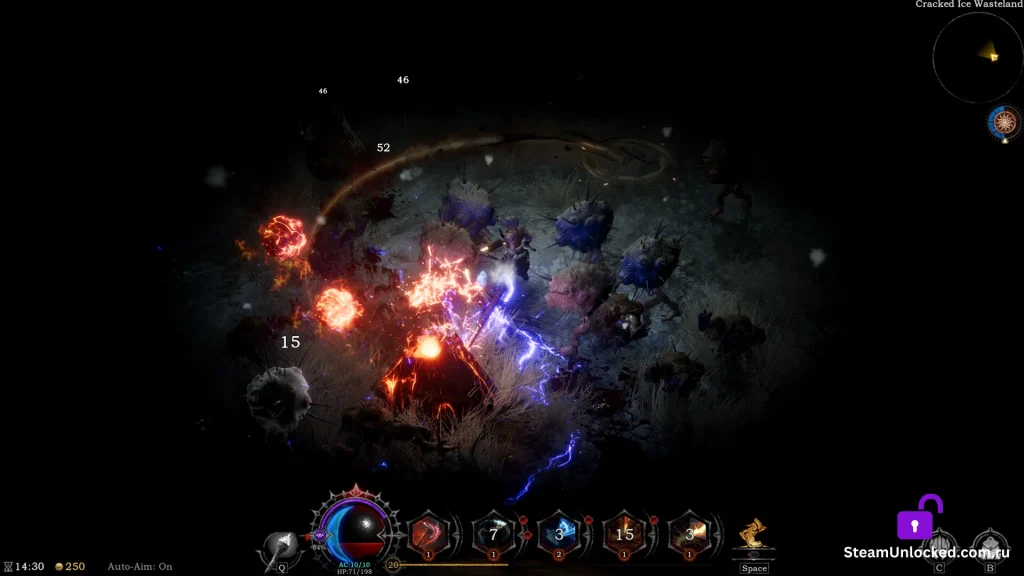This screenshot has height=576, width=1024.
Task: Open the inventory bag icon
Action: point(989,546)
